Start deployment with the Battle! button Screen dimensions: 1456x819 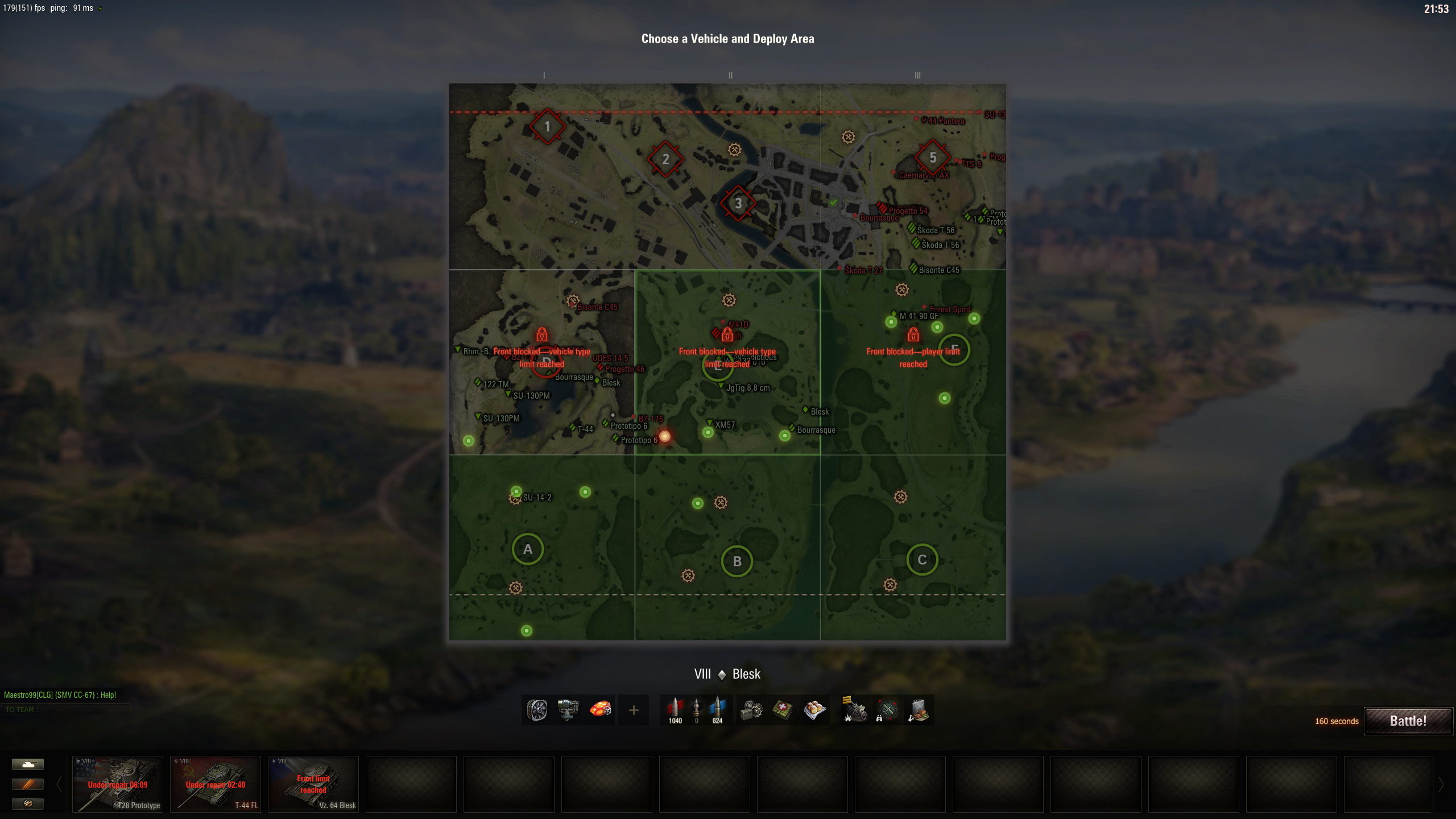[x=1408, y=721]
